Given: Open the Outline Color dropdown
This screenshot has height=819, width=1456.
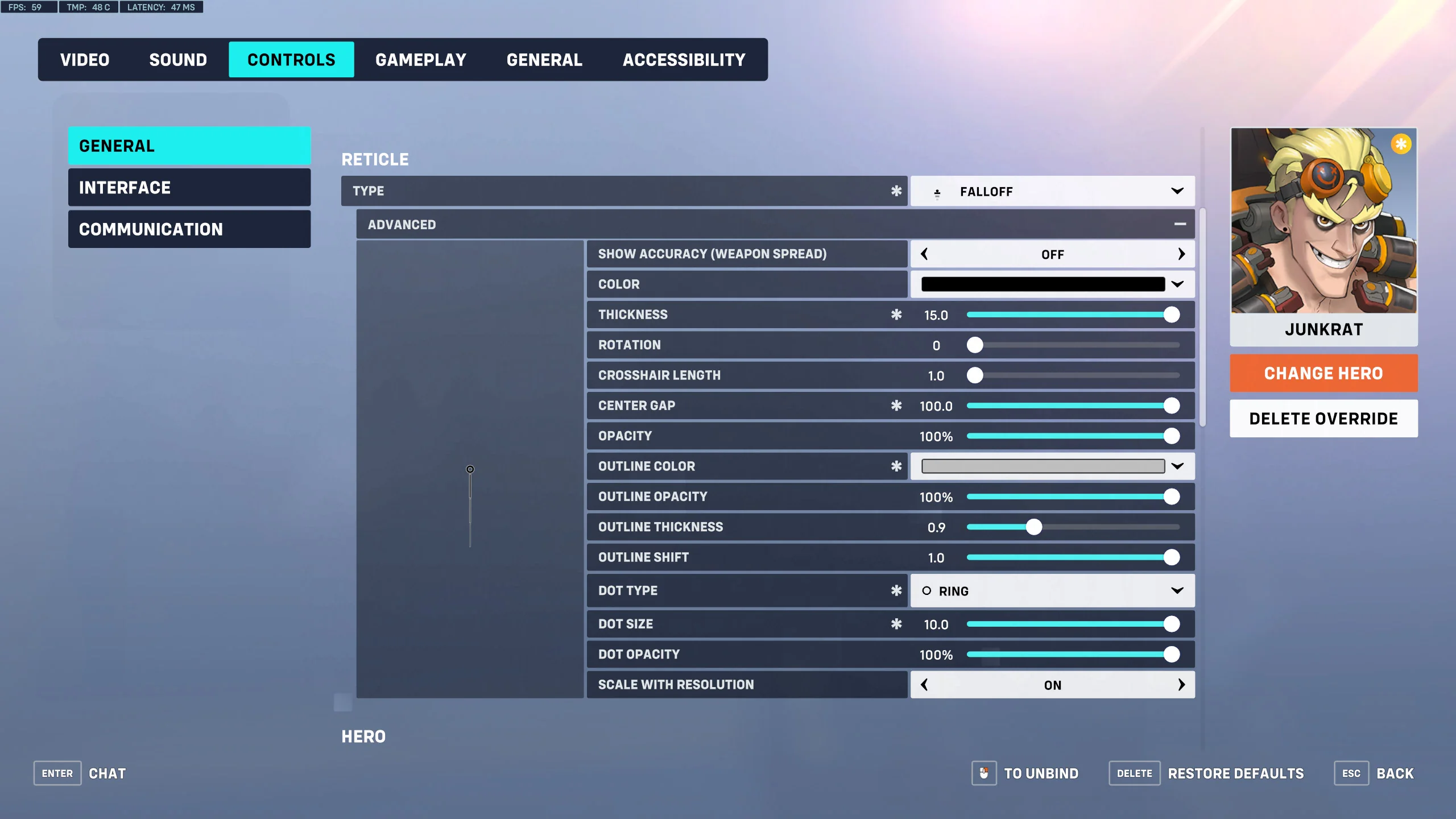Looking at the screenshot, I should (x=1052, y=466).
